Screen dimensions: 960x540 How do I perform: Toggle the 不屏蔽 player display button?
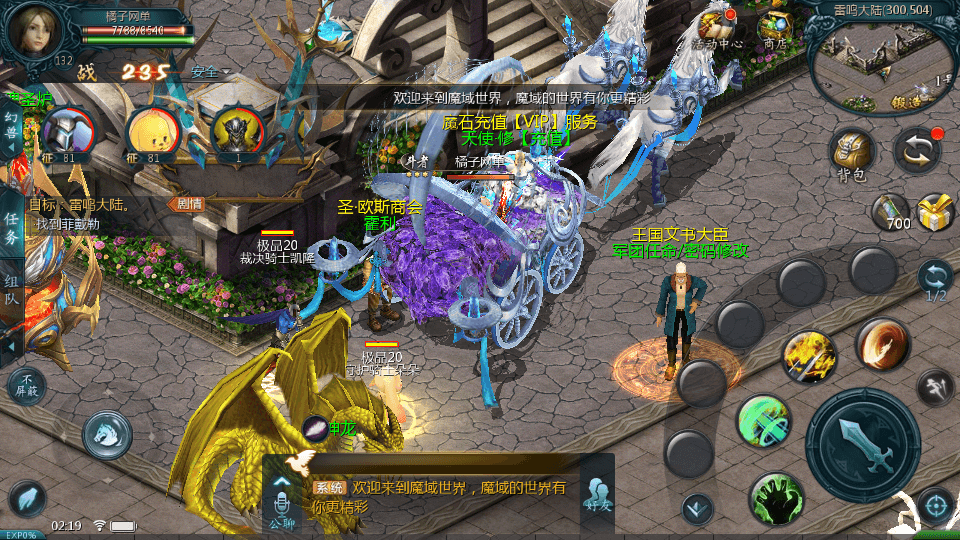point(26,386)
